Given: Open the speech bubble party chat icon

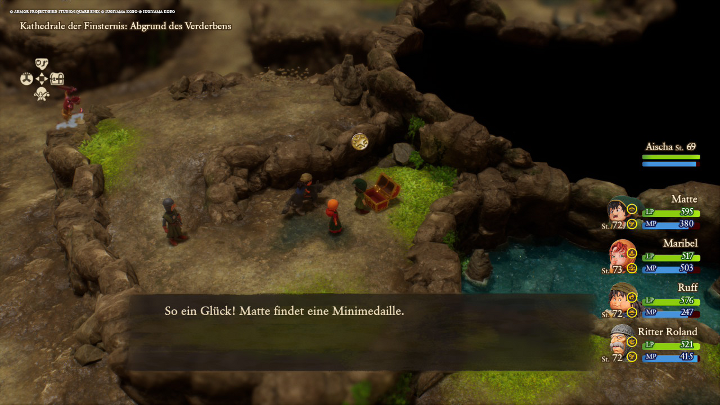Looking at the screenshot, I should tap(42, 63).
